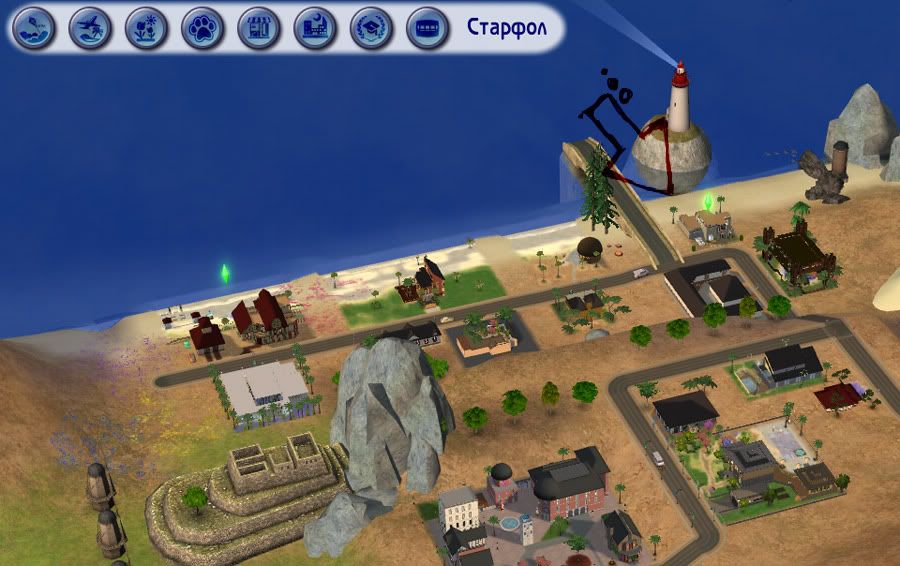Screen dimensions: 900x566
Task: Select the graduation cap university button
Action: pos(371,28)
